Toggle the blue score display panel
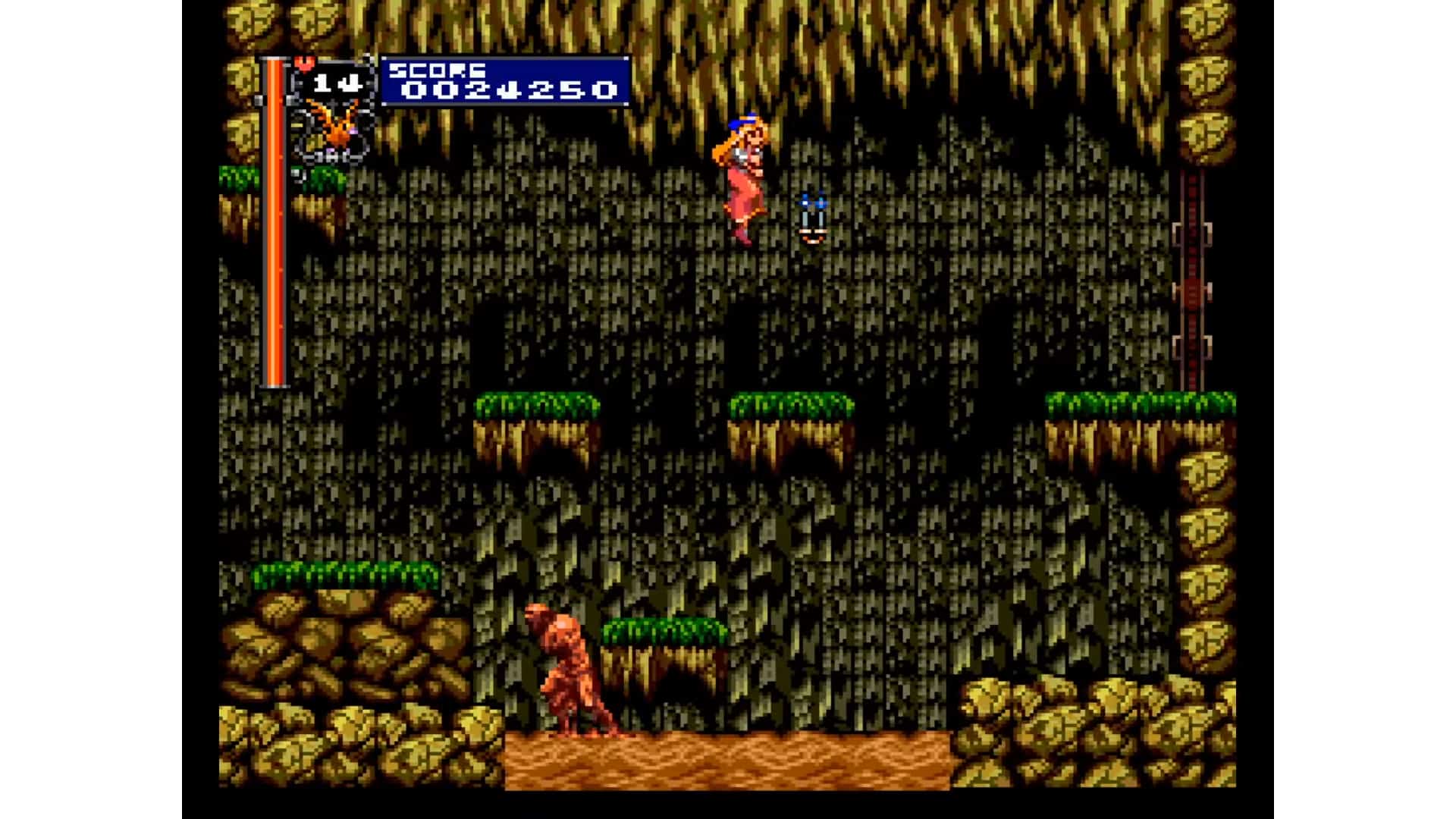 [x=504, y=80]
